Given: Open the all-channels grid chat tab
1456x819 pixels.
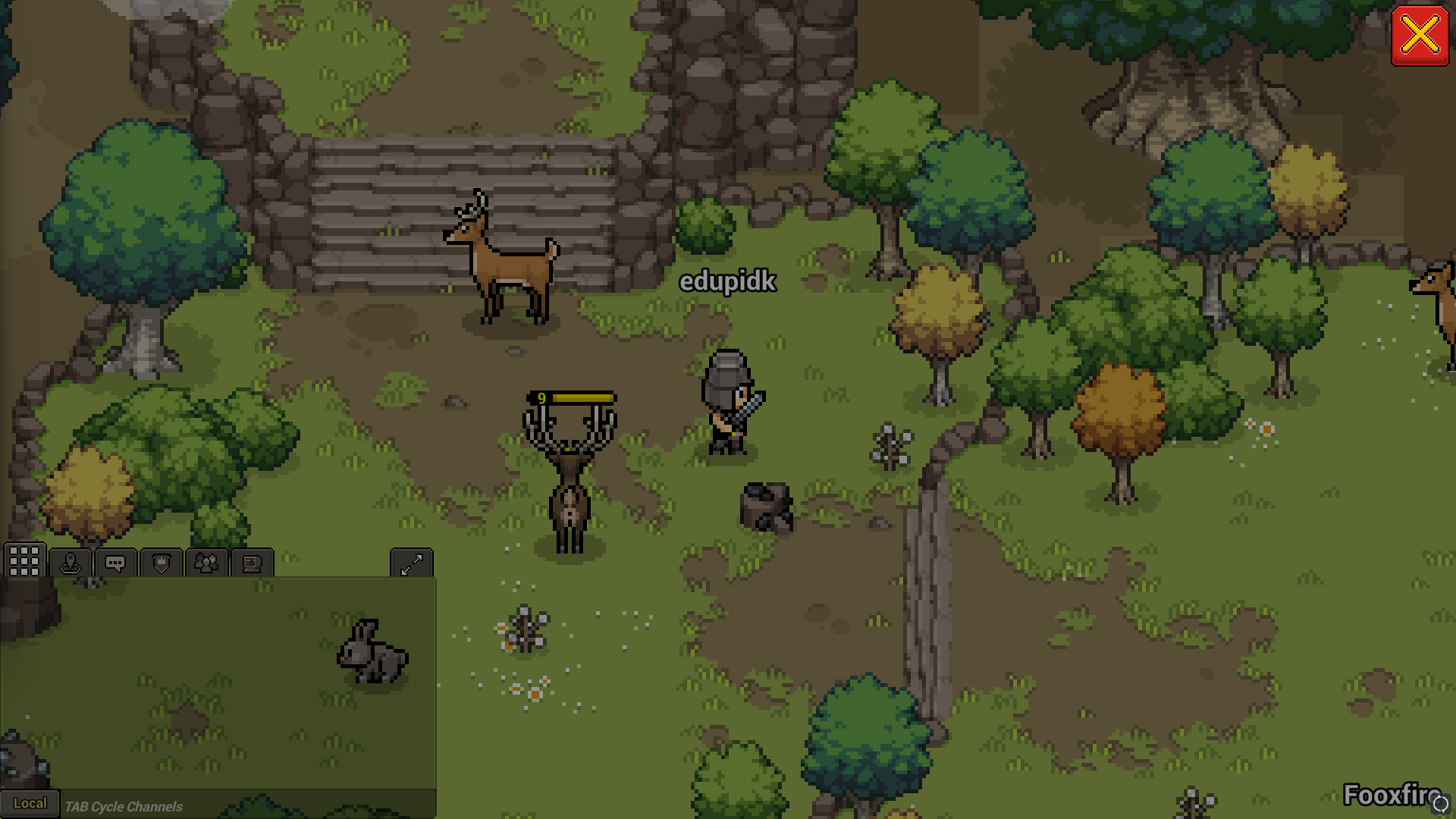Looking at the screenshot, I should pyautogui.click(x=24, y=562).
